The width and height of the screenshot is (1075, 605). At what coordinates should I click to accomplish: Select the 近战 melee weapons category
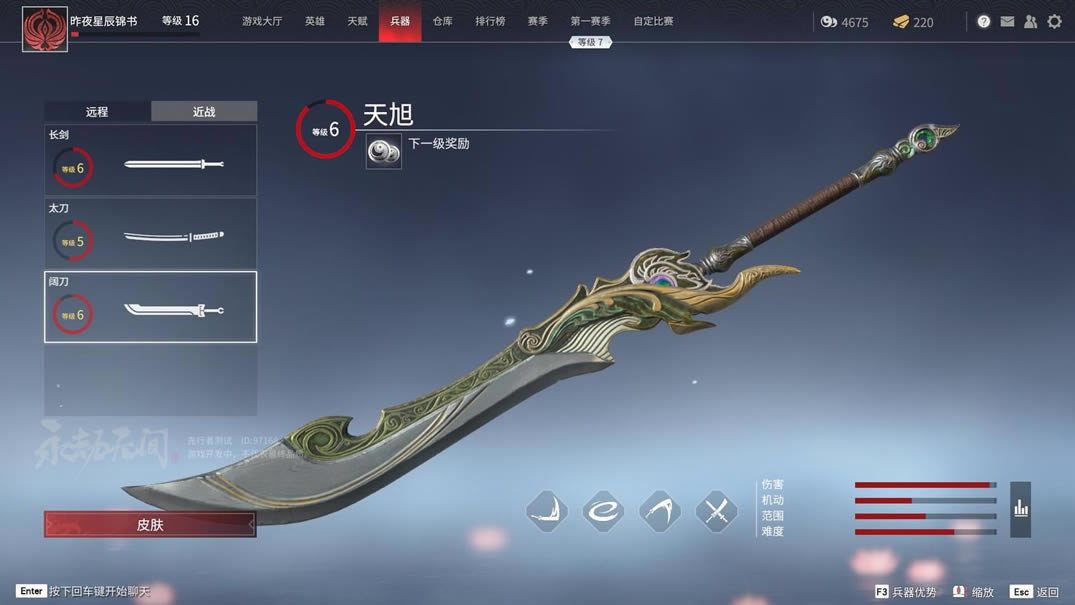click(x=204, y=112)
